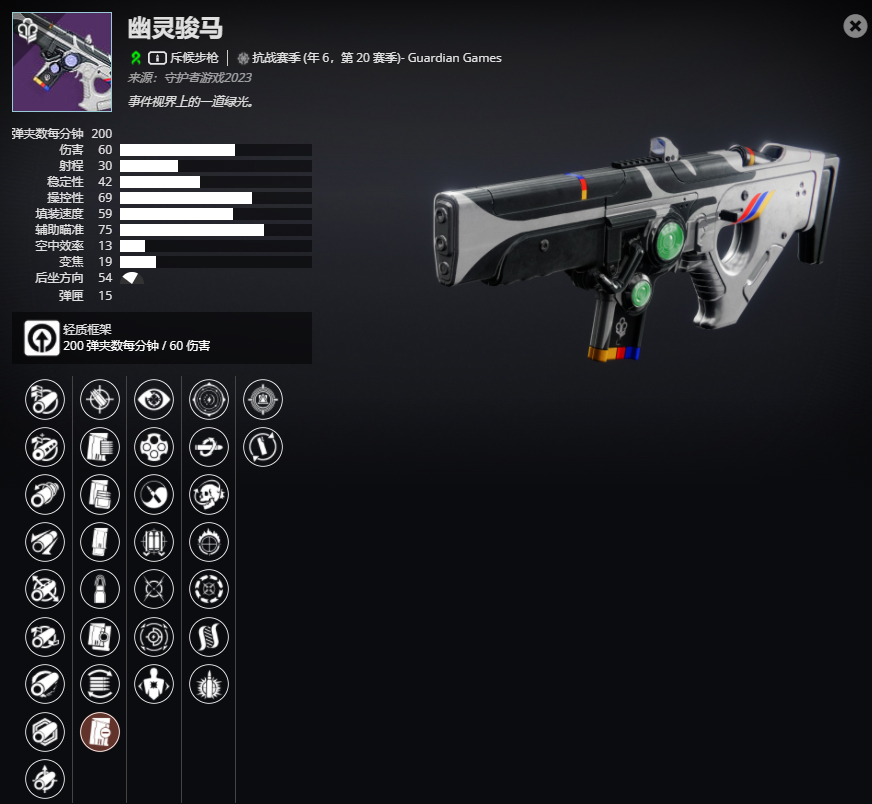Select the bullet with circling arrows trait

[263, 447]
